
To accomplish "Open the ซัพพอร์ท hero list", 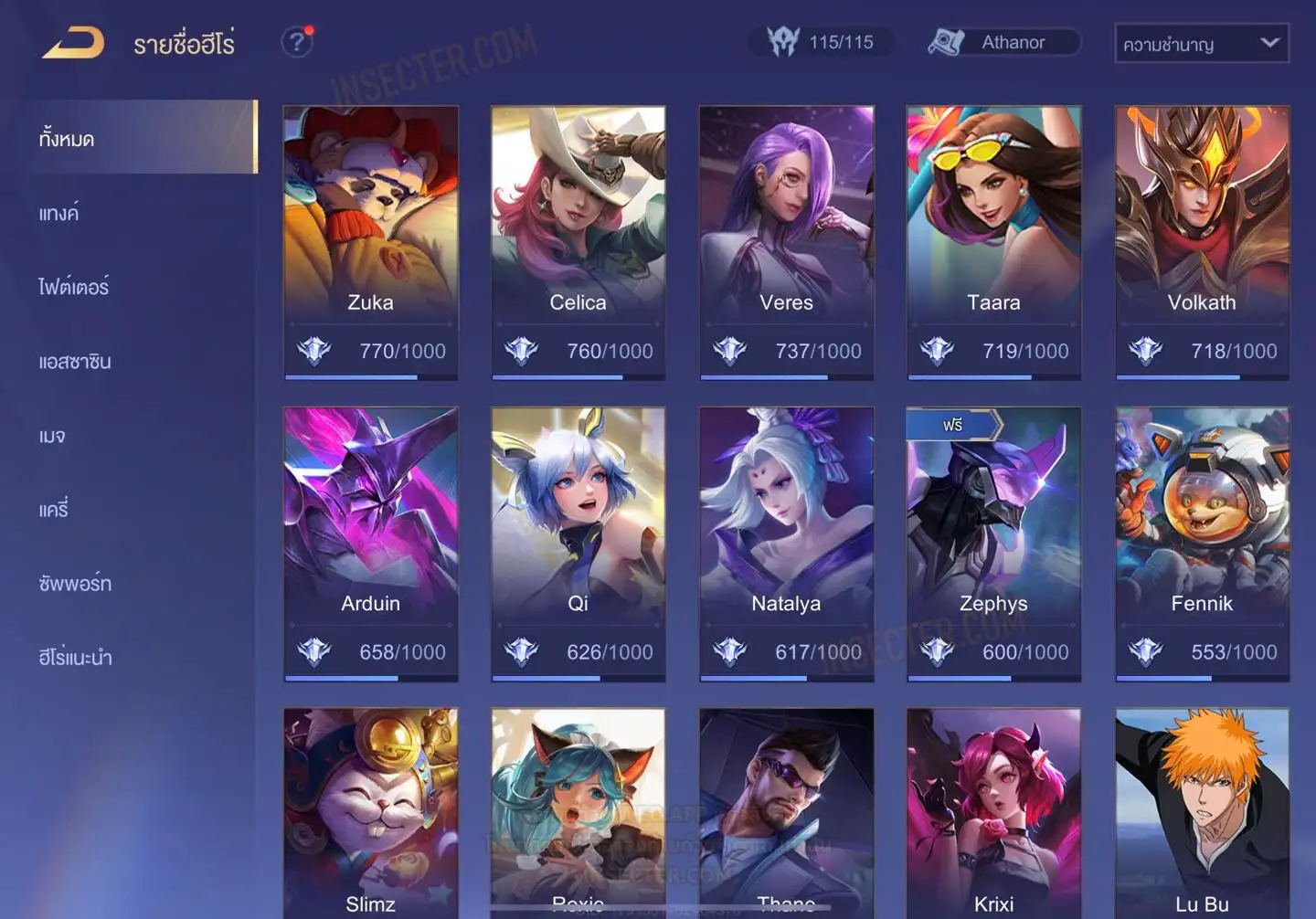I will tap(75, 584).
